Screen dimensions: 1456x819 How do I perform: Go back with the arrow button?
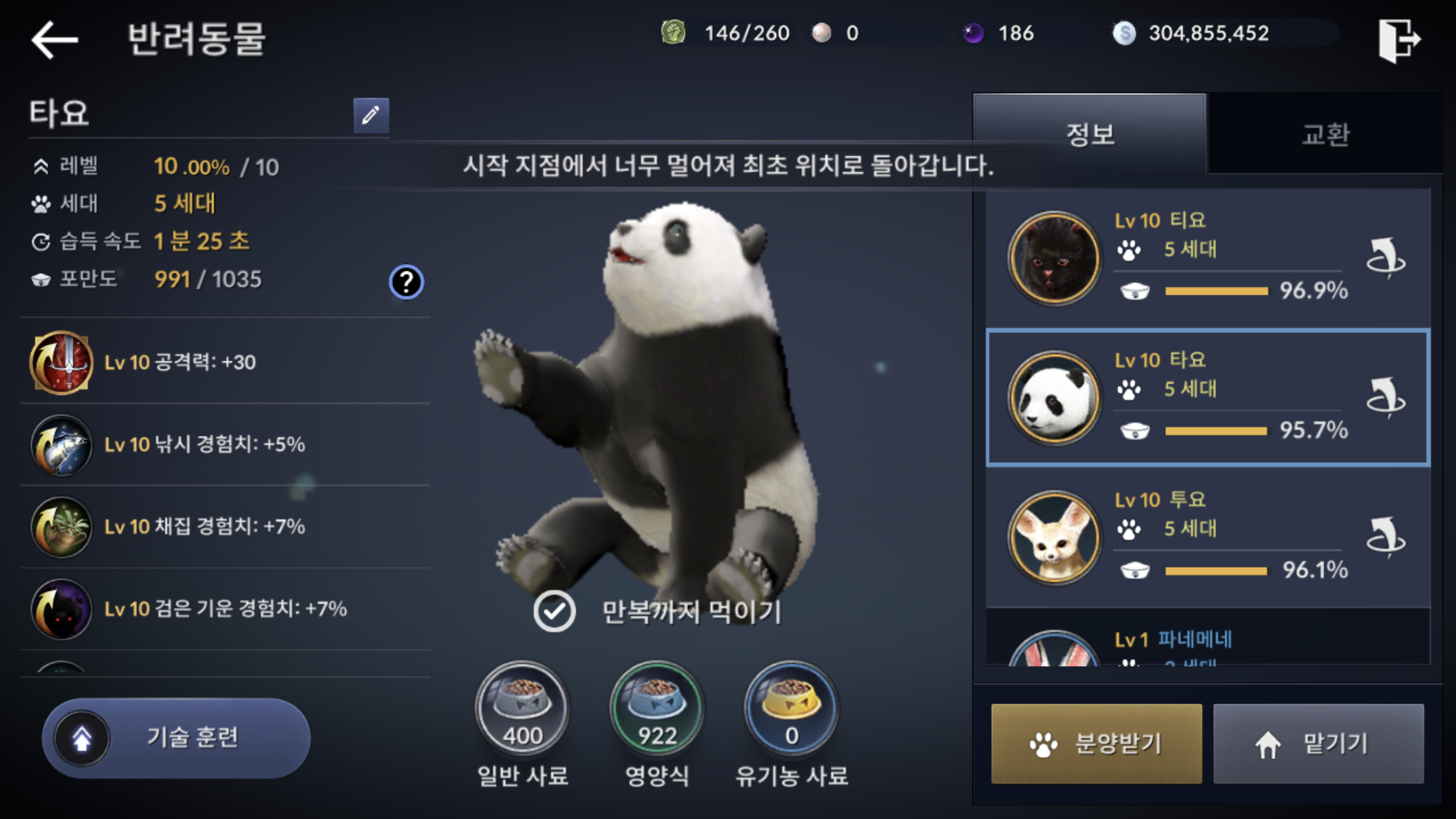point(55,40)
